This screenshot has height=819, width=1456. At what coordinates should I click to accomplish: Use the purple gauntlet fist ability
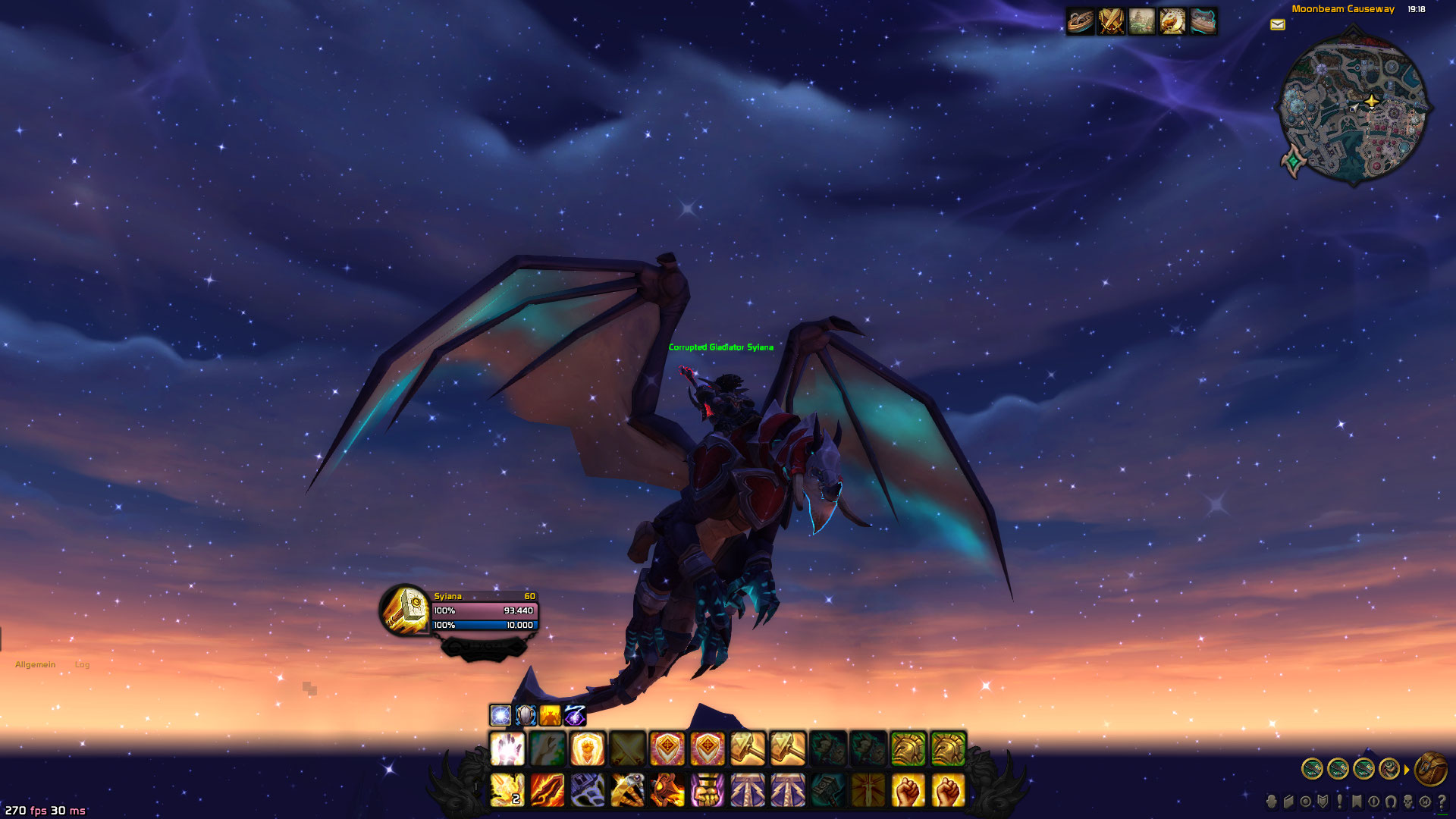[x=708, y=790]
